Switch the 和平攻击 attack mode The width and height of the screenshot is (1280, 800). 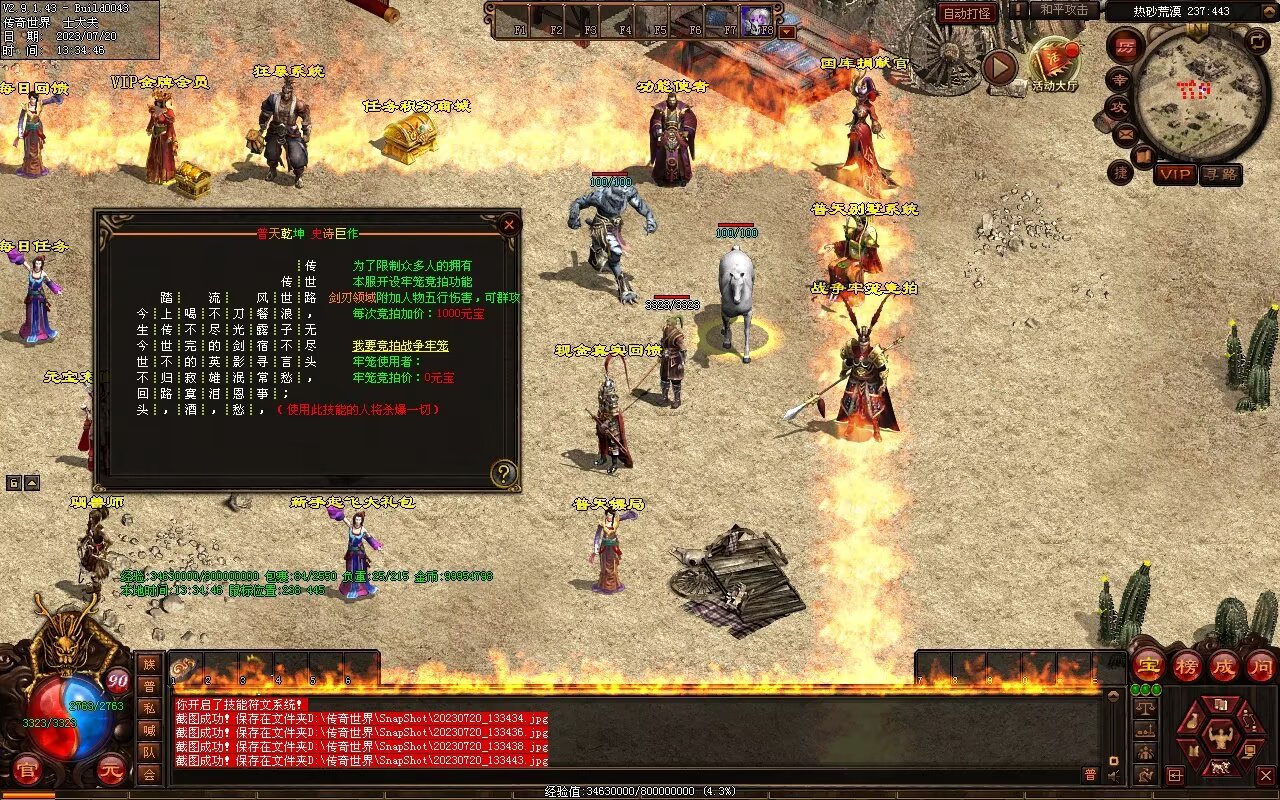click(x=1063, y=10)
